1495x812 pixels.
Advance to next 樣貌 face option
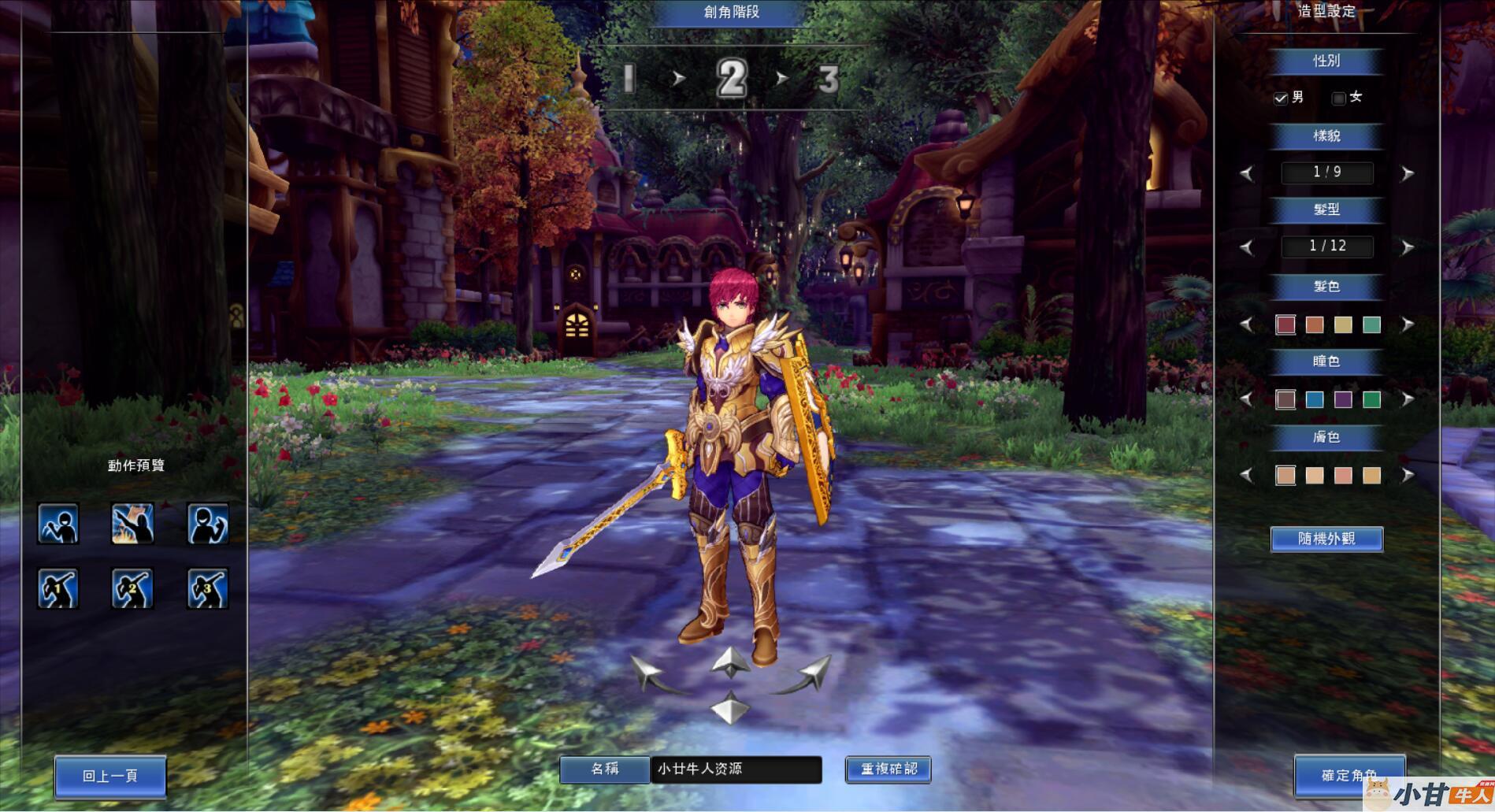coord(1408,173)
